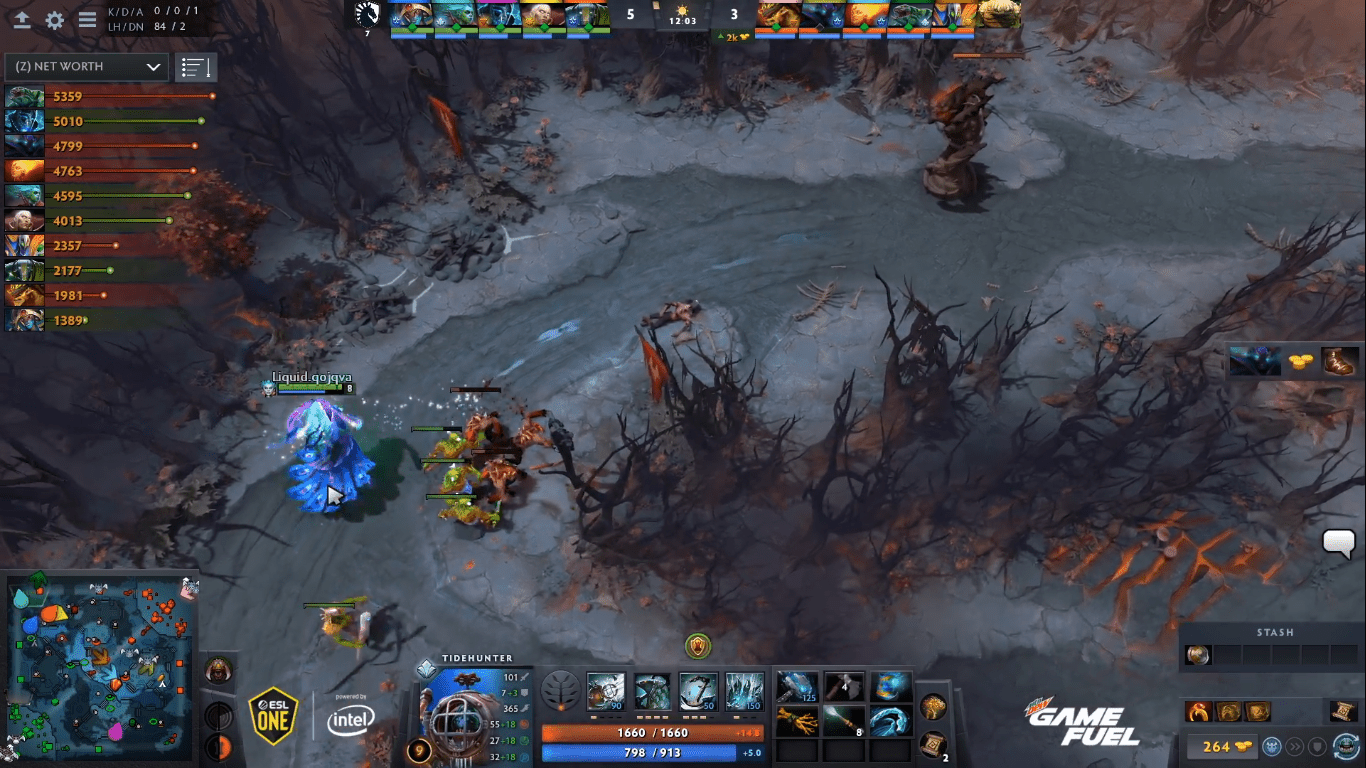The height and width of the screenshot is (768, 1366).
Task: Activate Tidehunter's Gush ability
Action: click(x=605, y=691)
